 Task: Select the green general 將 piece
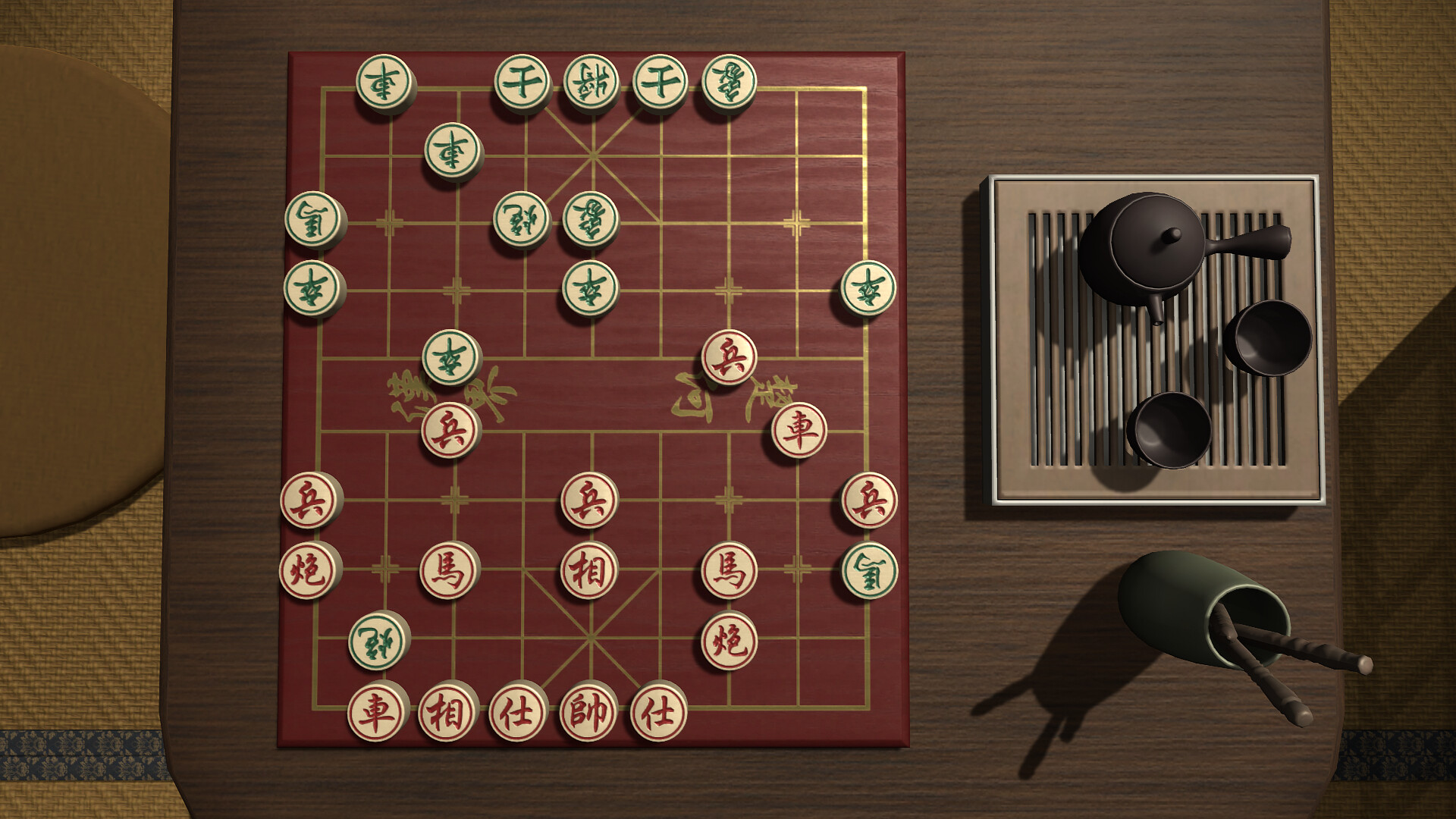(x=590, y=81)
